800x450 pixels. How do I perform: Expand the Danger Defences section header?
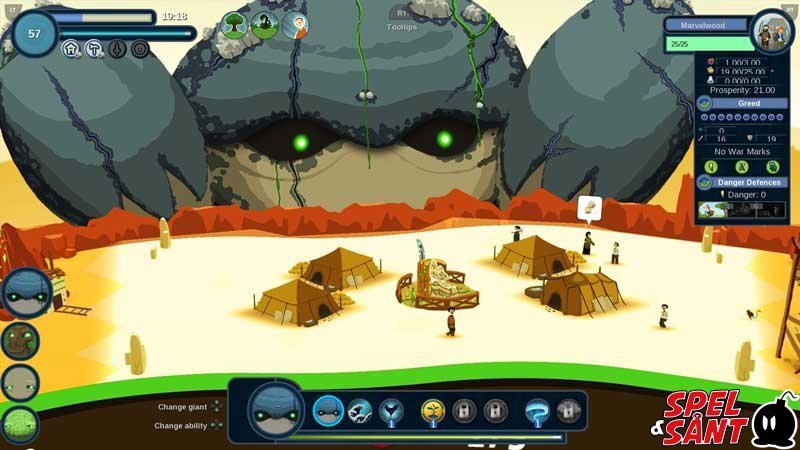coord(748,182)
